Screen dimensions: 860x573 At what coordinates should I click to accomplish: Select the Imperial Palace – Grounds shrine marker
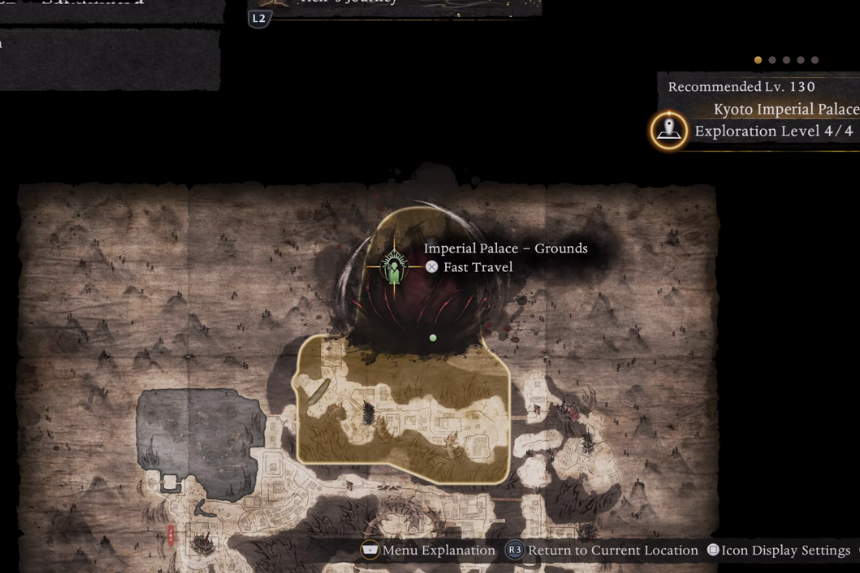tap(395, 267)
